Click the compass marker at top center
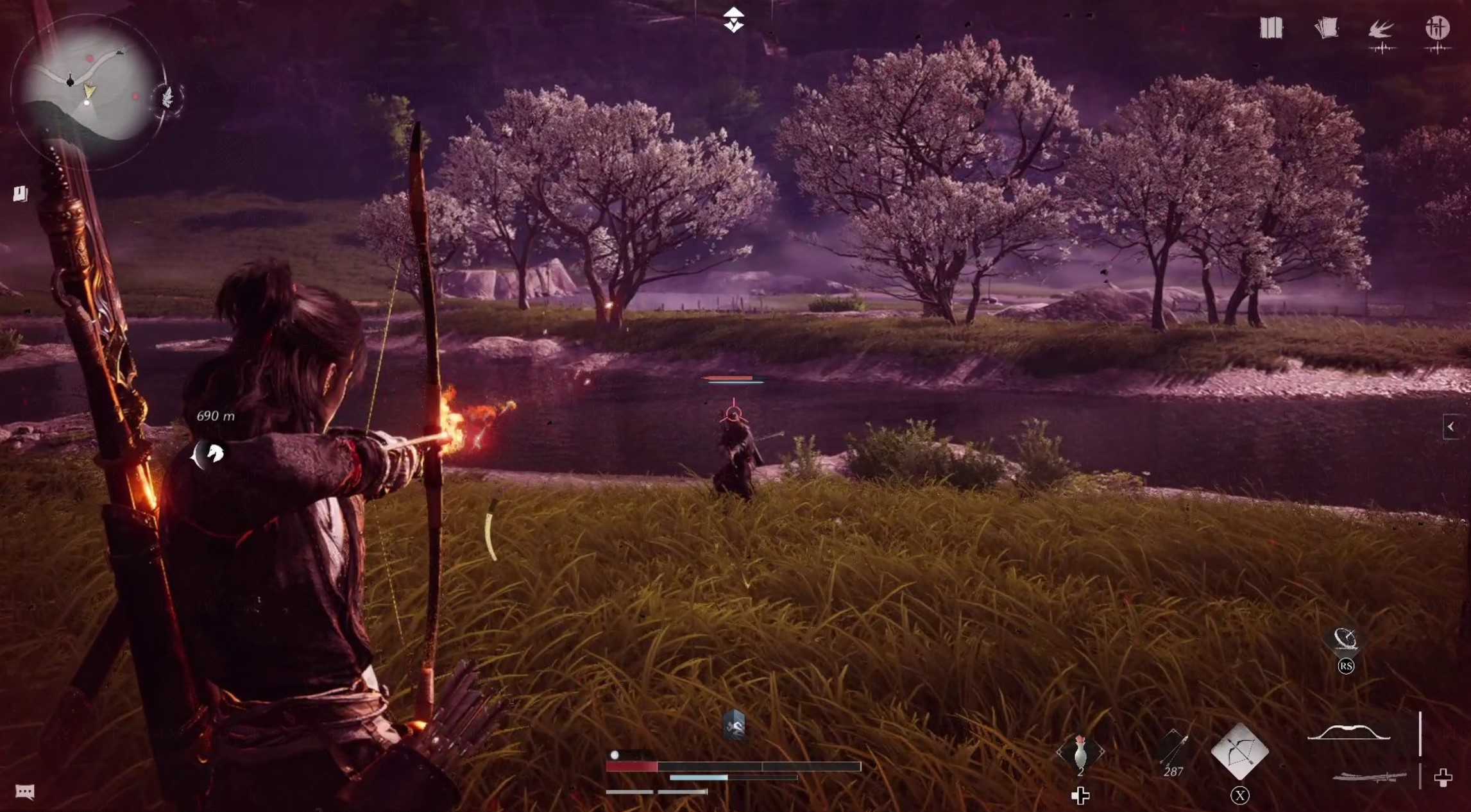Image resolution: width=1471 pixels, height=812 pixels. [x=733, y=19]
